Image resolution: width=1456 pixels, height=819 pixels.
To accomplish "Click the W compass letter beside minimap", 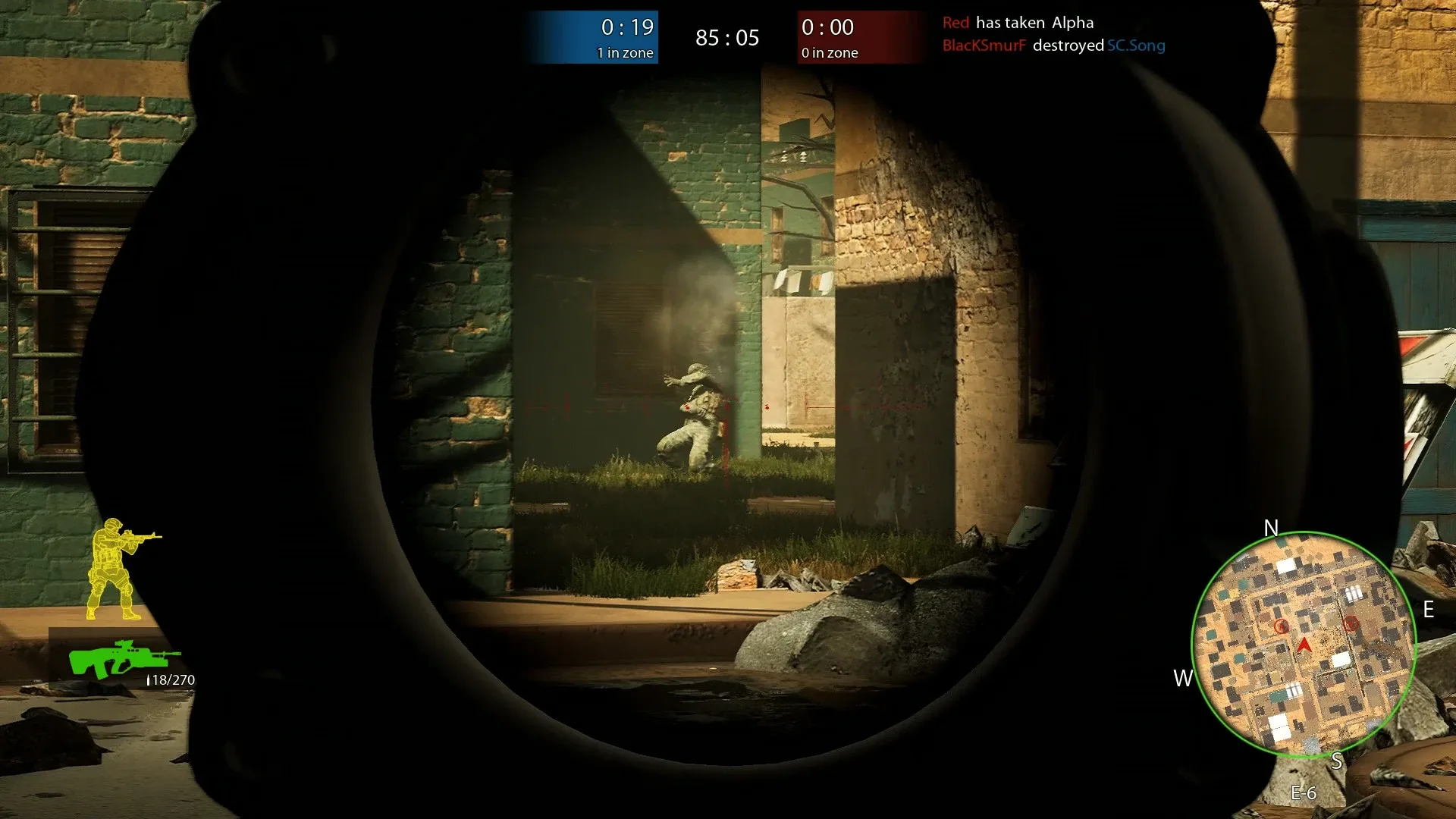I will (1181, 679).
